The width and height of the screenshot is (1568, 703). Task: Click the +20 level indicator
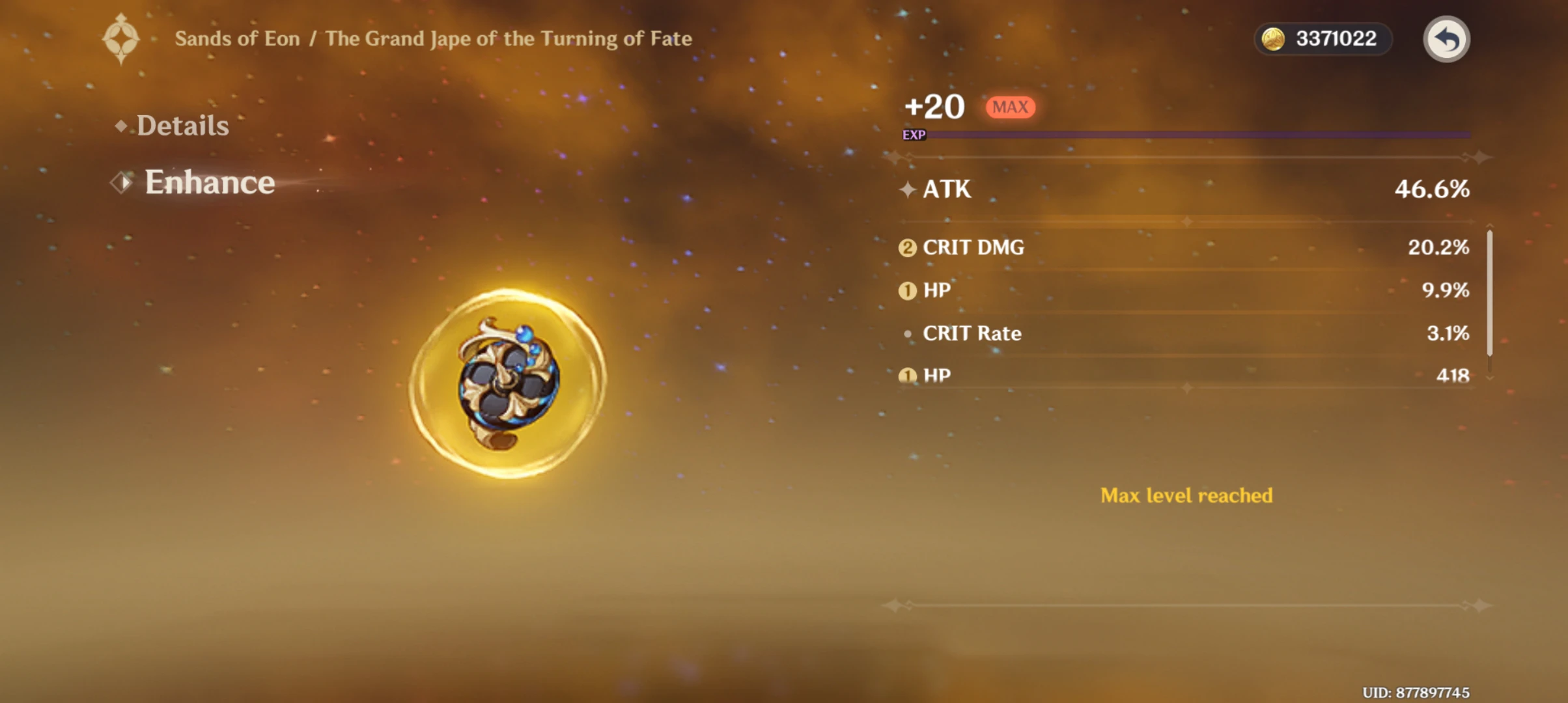coord(934,106)
